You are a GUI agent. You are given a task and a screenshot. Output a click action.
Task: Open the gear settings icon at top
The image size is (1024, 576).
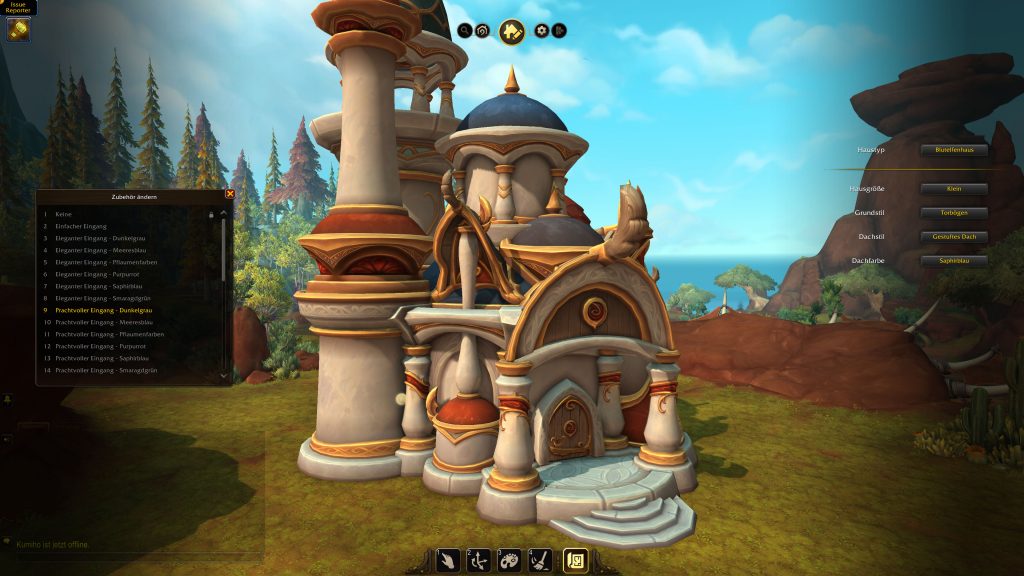click(x=542, y=31)
